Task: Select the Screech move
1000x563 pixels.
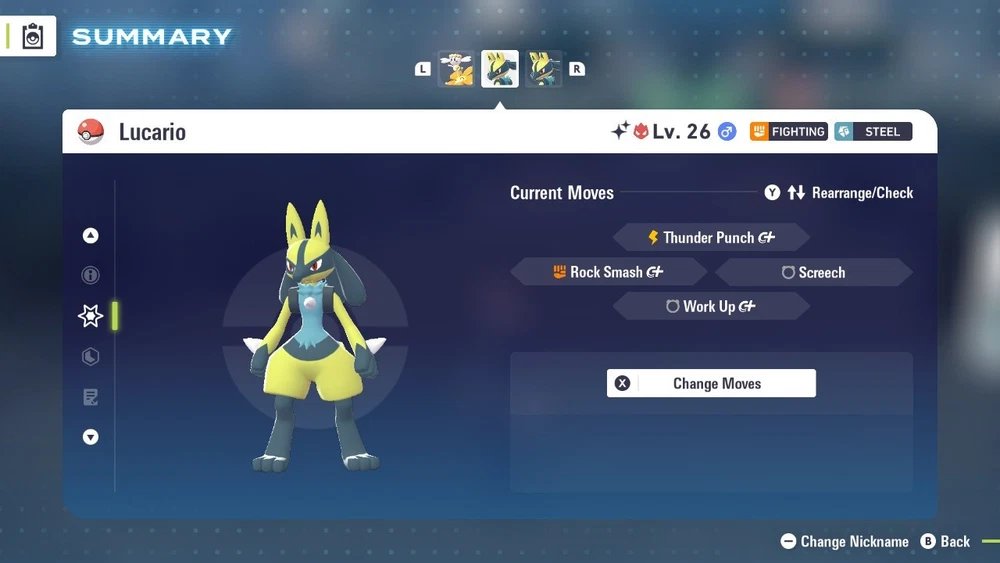Action: coord(813,272)
